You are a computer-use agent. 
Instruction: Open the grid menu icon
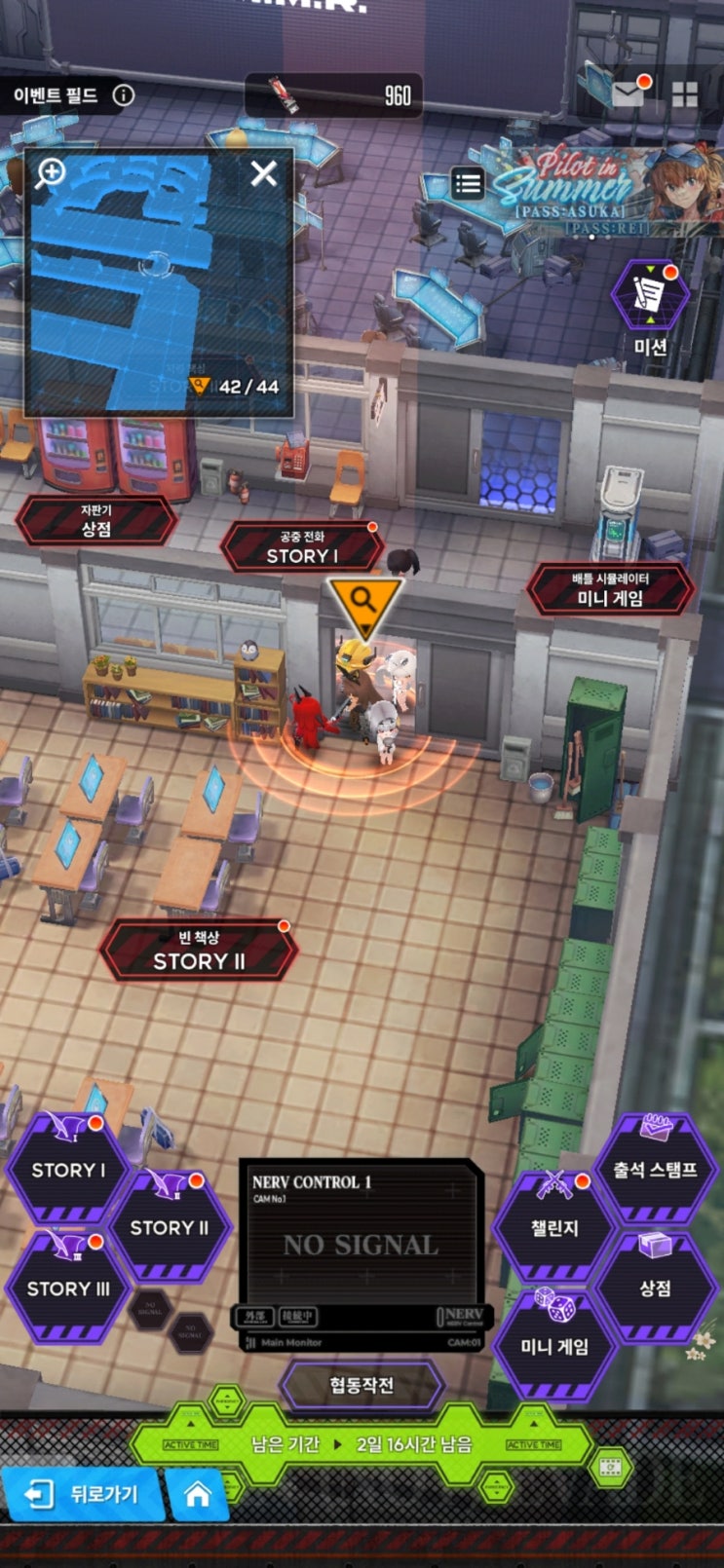coord(685,94)
